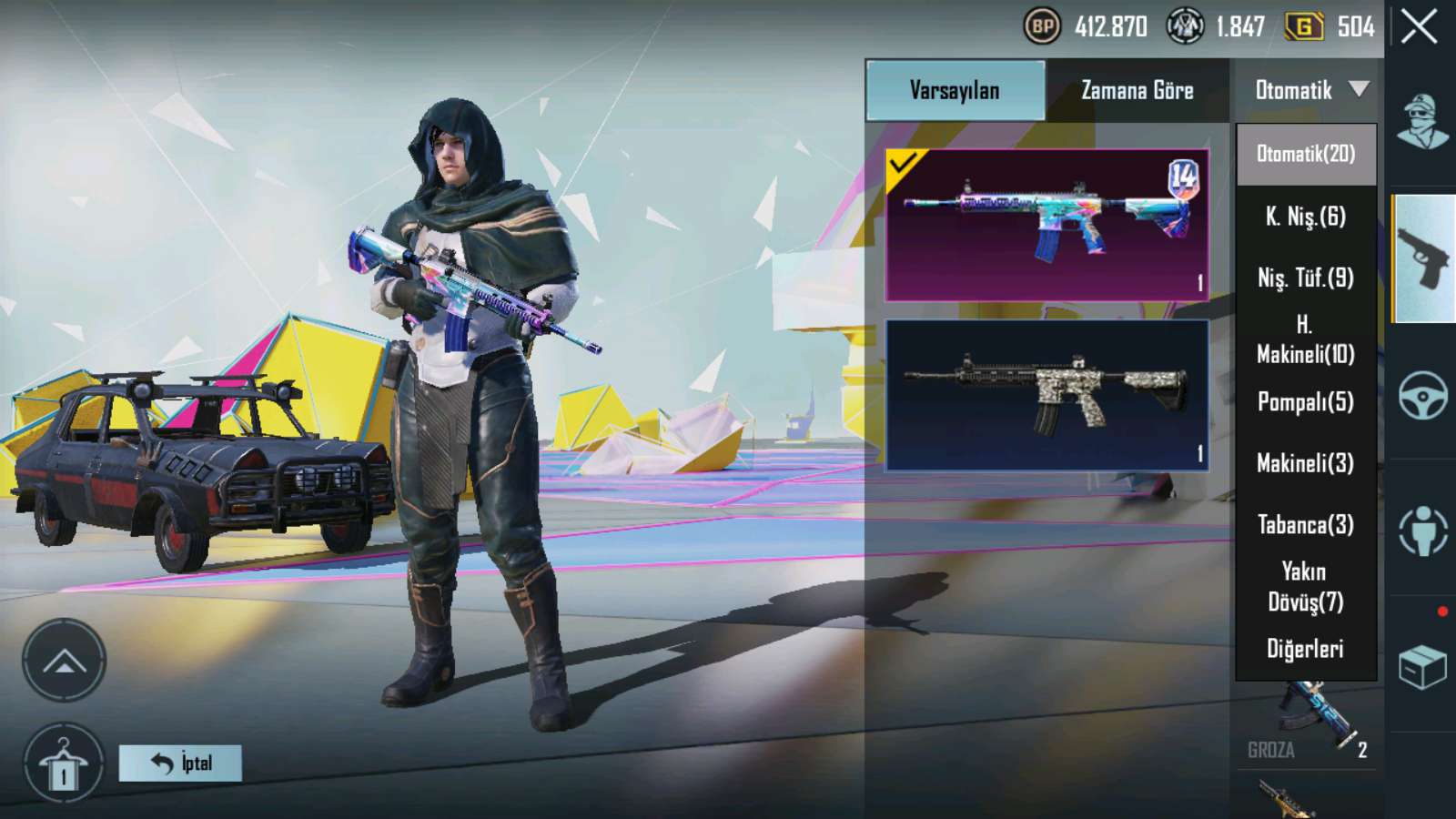The height and width of the screenshot is (819, 1456).
Task: Open the vehicle steering wheel tab
Action: pyautogui.click(x=1422, y=395)
